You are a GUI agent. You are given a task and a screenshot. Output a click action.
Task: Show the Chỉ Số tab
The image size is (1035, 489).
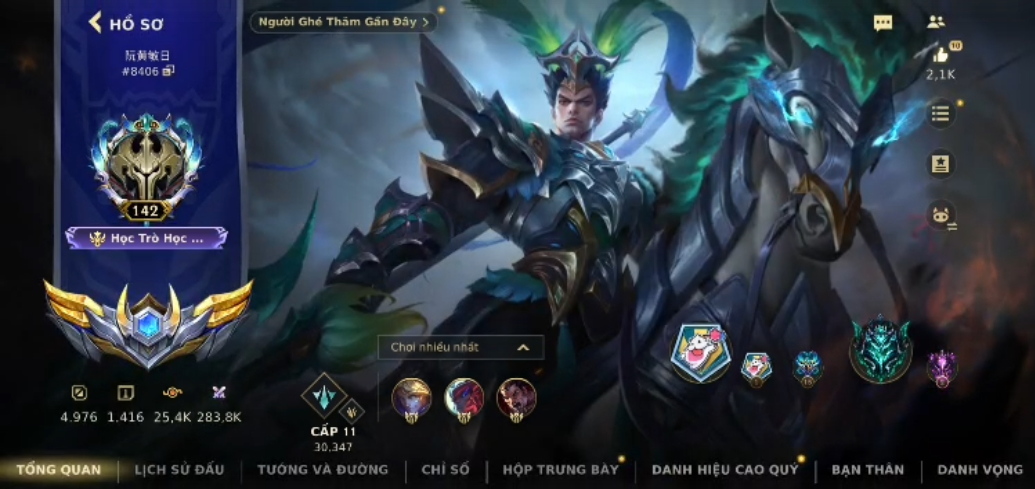click(445, 469)
